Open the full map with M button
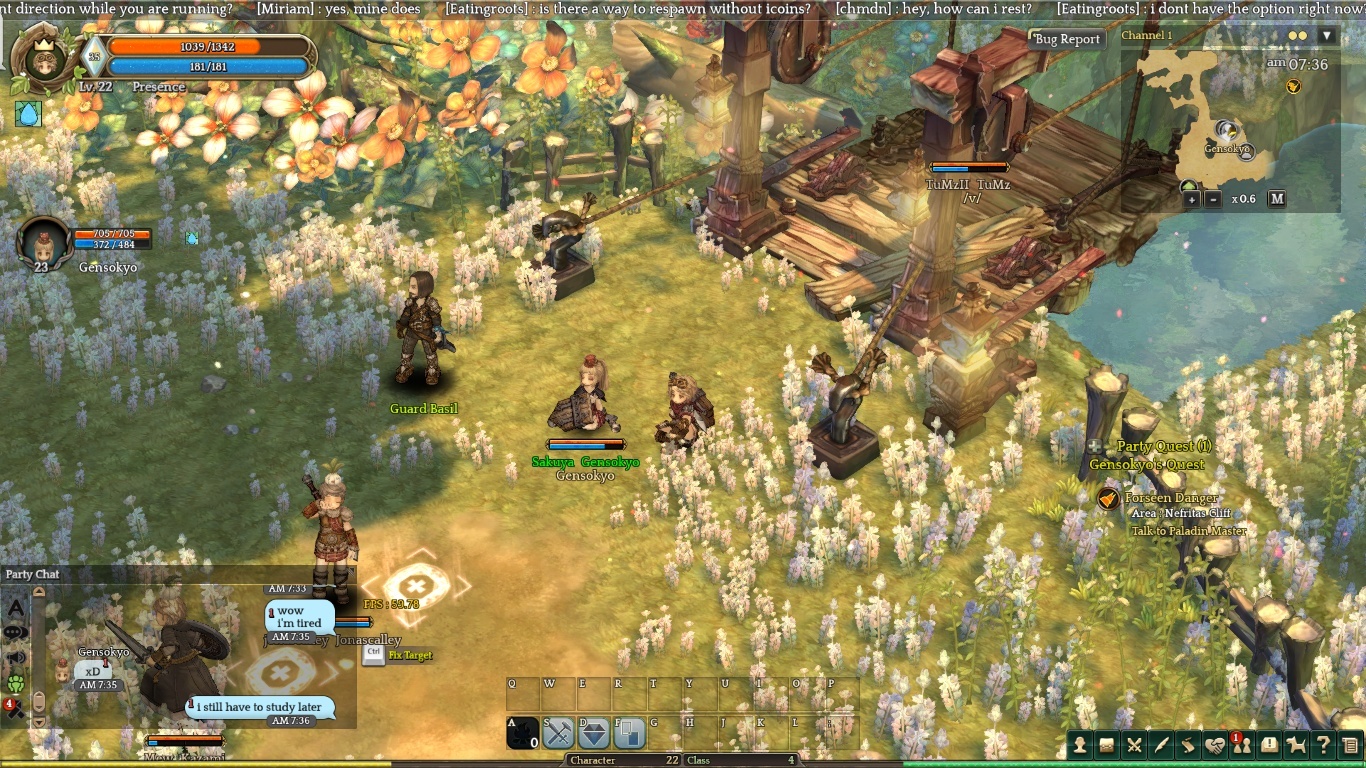The width and height of the screenshot is (1366, 768). click(1277, 199)
